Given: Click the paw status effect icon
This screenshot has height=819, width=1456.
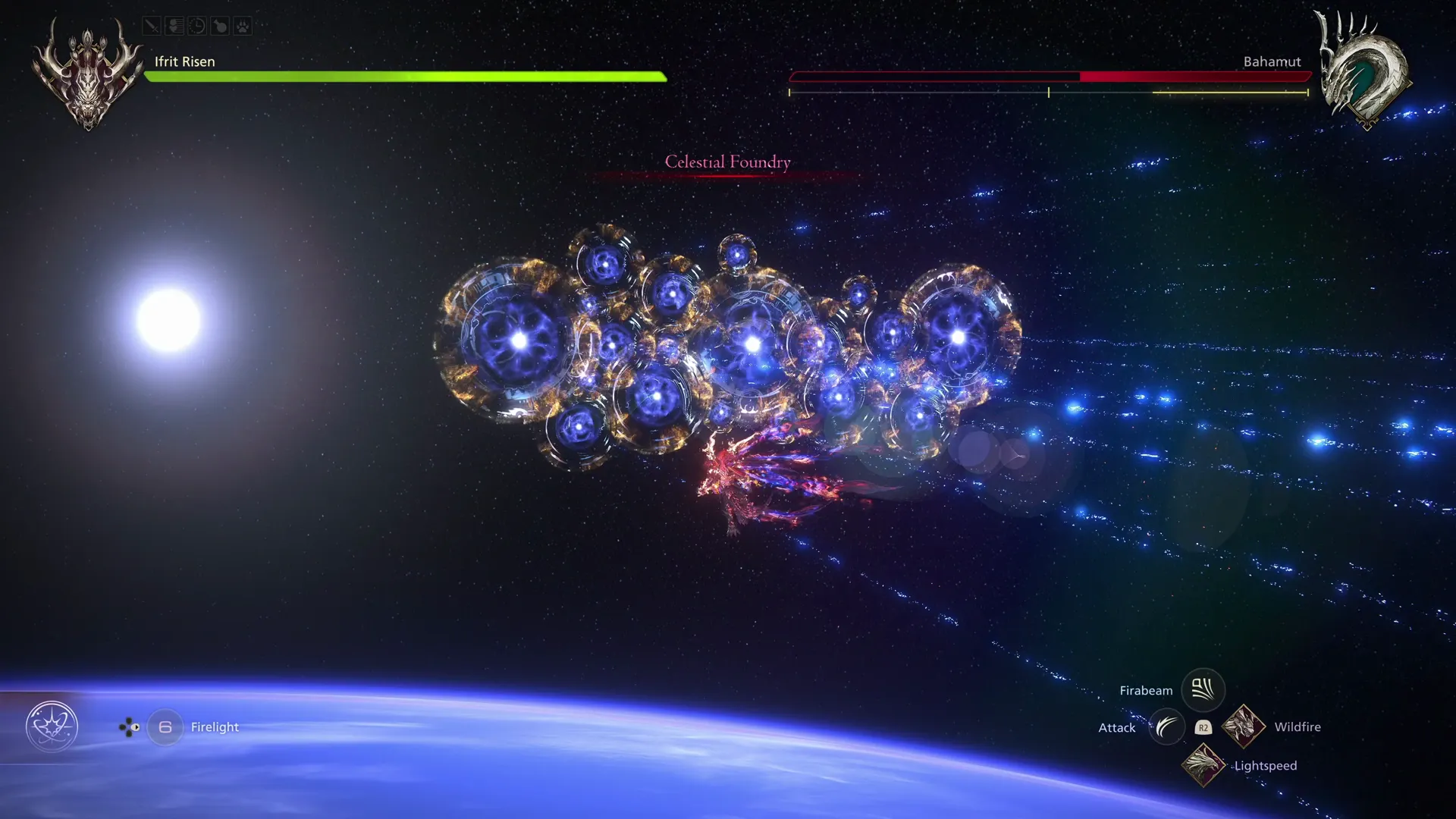Looking at the screenshot, I should click(243, 26).
